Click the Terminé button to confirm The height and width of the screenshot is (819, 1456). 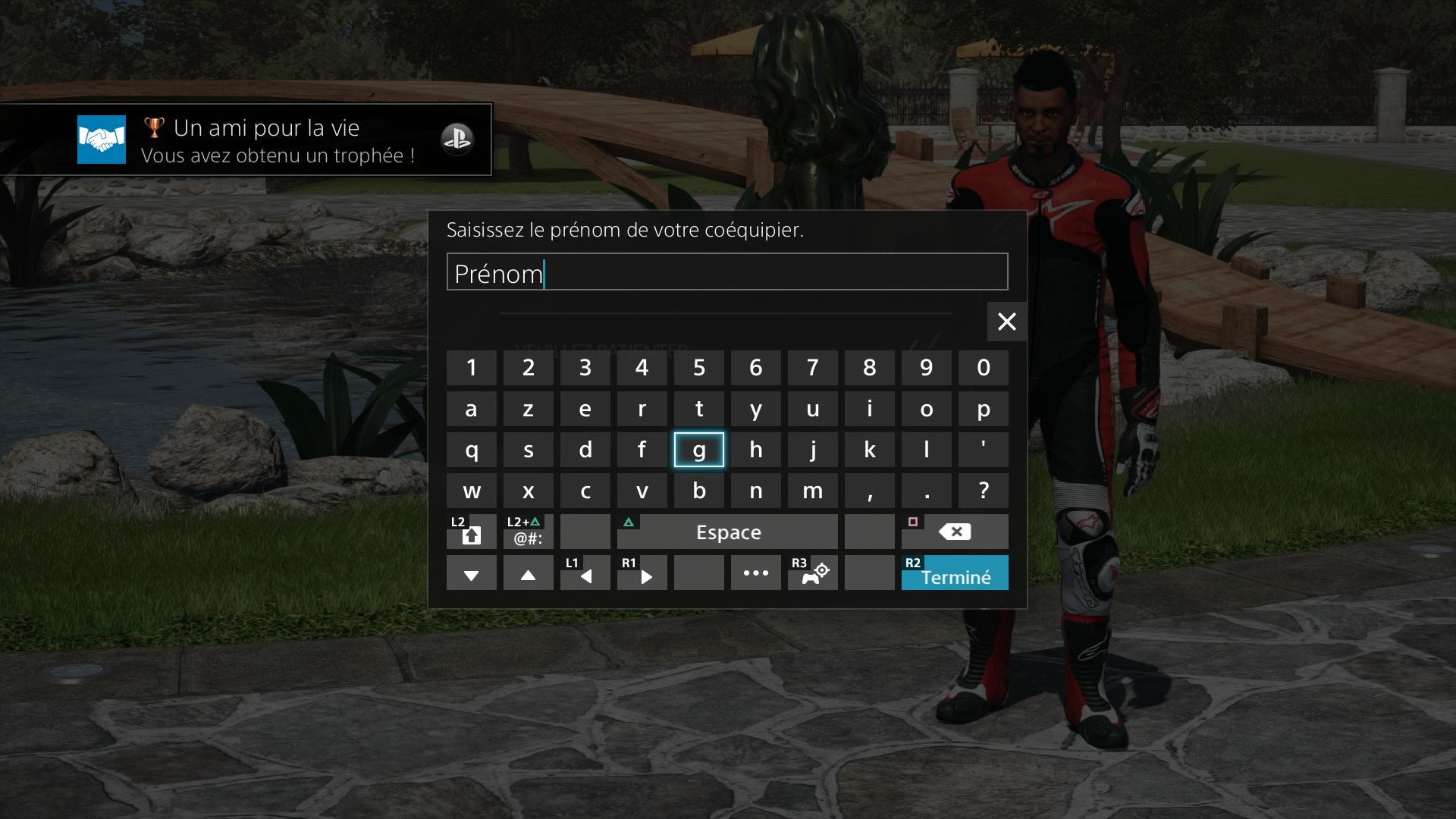pos(955,573)
